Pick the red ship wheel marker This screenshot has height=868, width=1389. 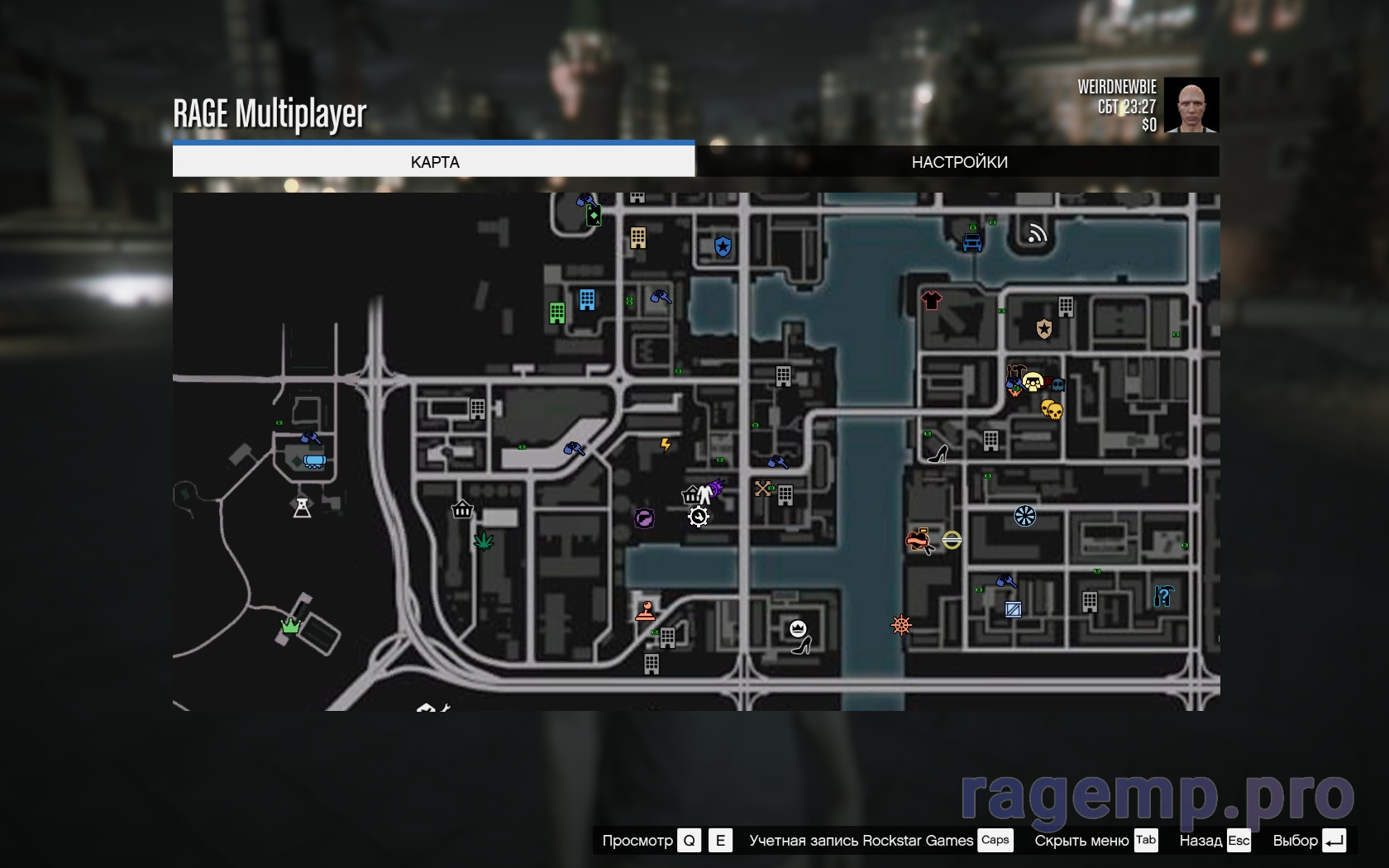901,625
